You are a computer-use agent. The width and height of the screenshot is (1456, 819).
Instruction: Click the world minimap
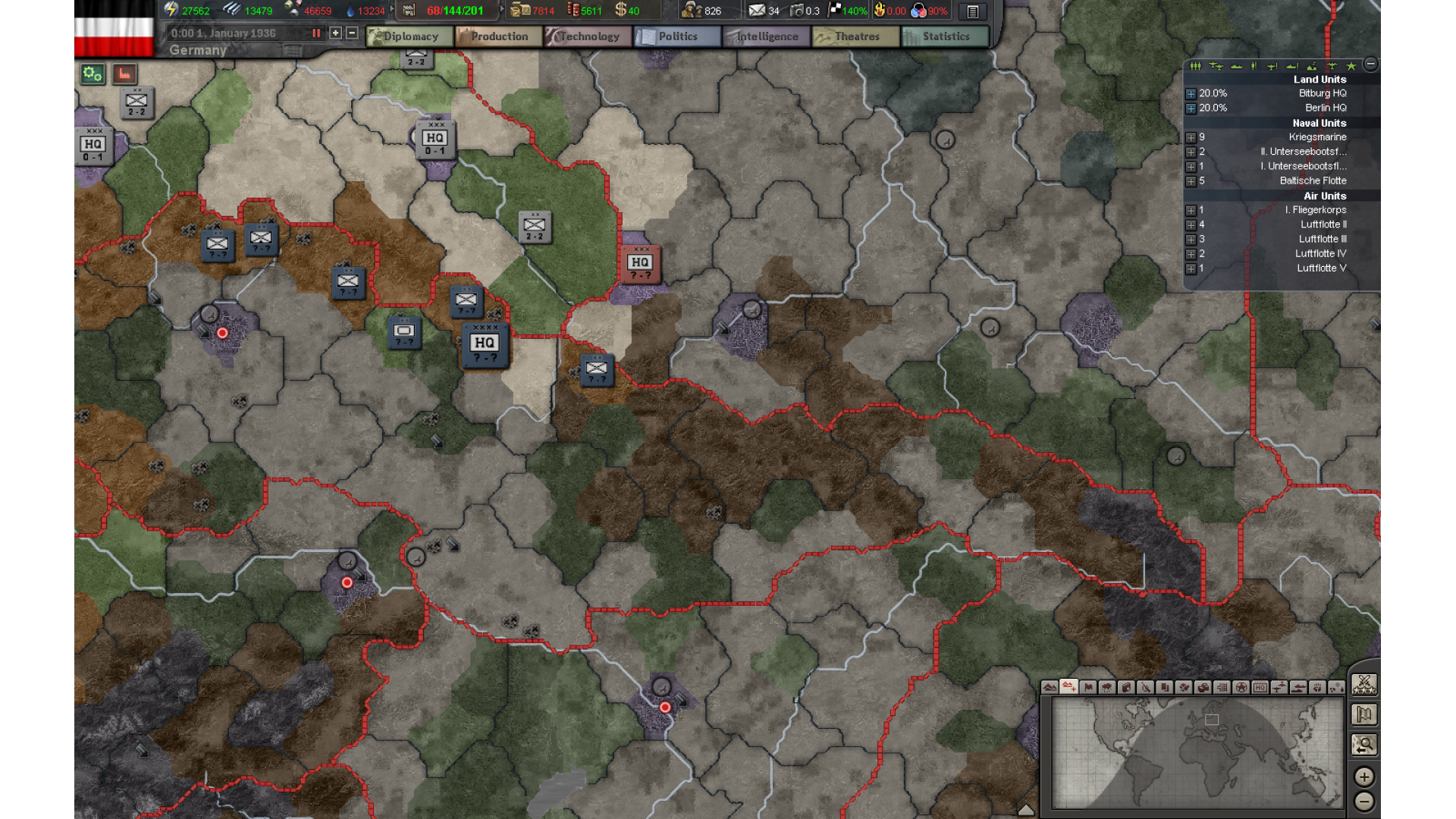tap(1197, 753)
